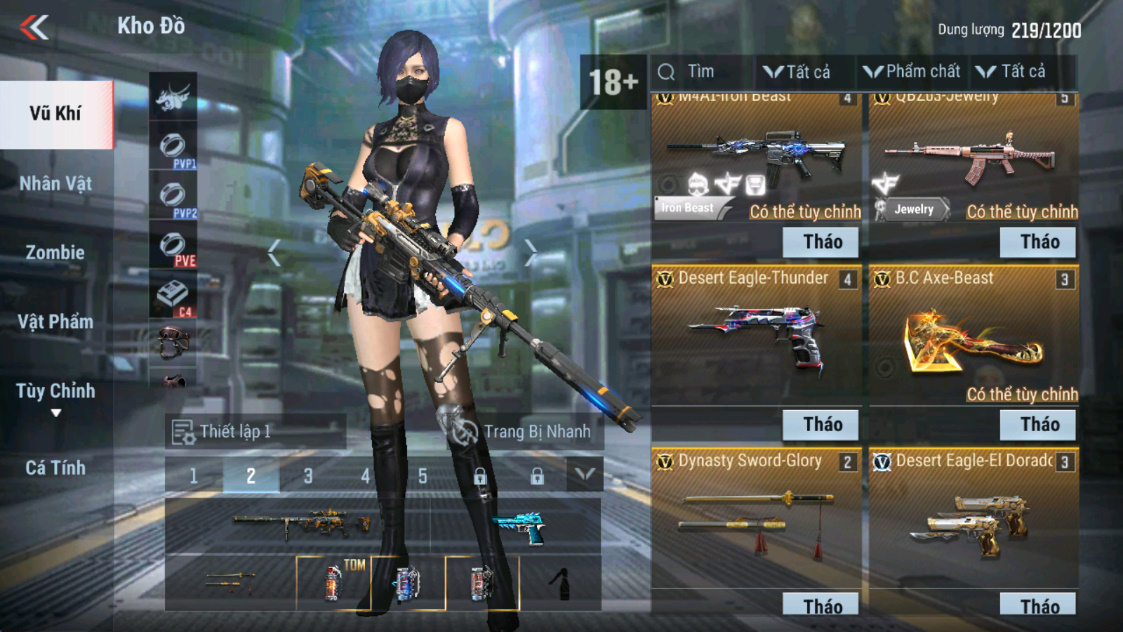Image resolution: width=1123 pixels, height=632 pixels.
Task: Switch to loadout slot 5
Action: [422, 476]
